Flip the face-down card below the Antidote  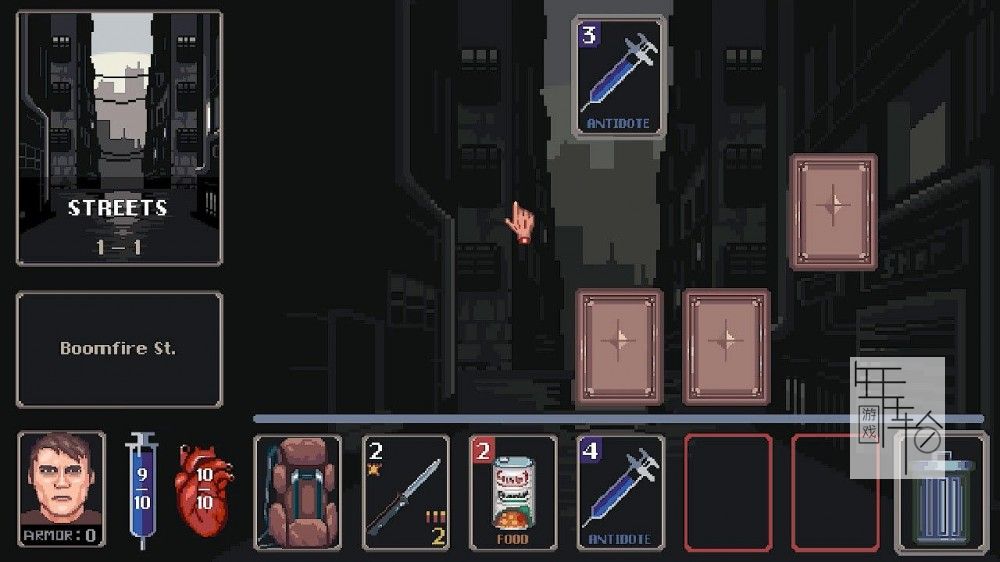click(619, 346)
